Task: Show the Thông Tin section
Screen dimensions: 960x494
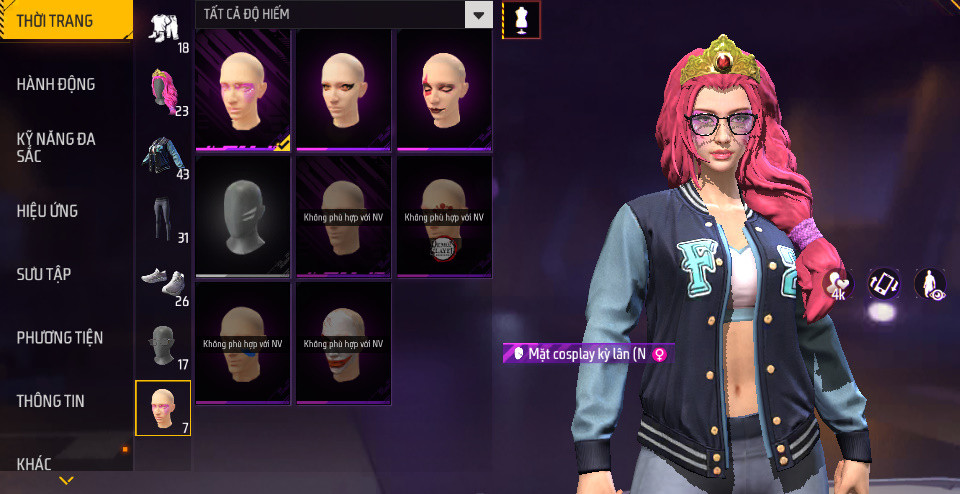Action: click(50, 401)
